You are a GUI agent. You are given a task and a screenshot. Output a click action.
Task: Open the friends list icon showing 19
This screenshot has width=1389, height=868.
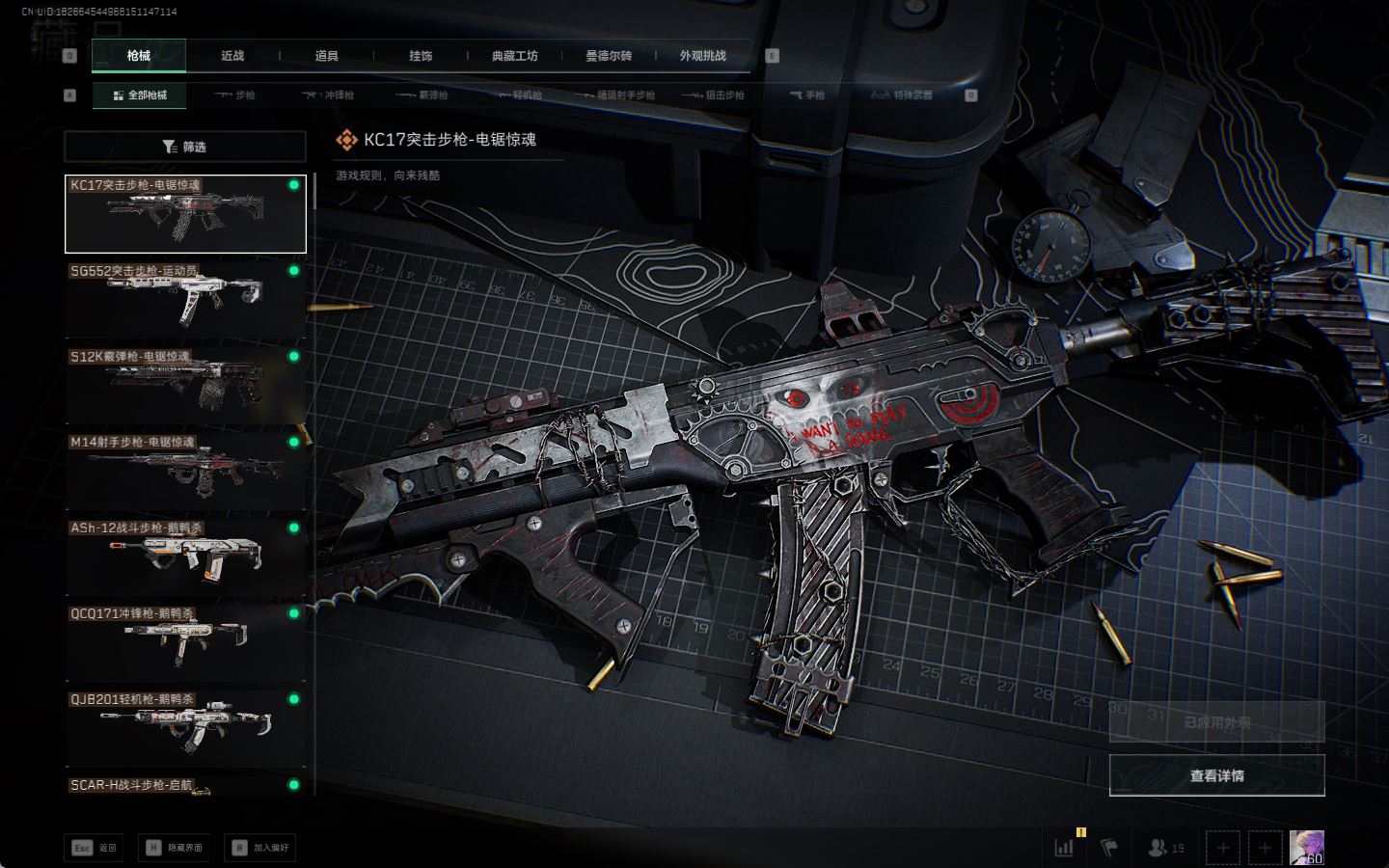tap(1165, 848)
